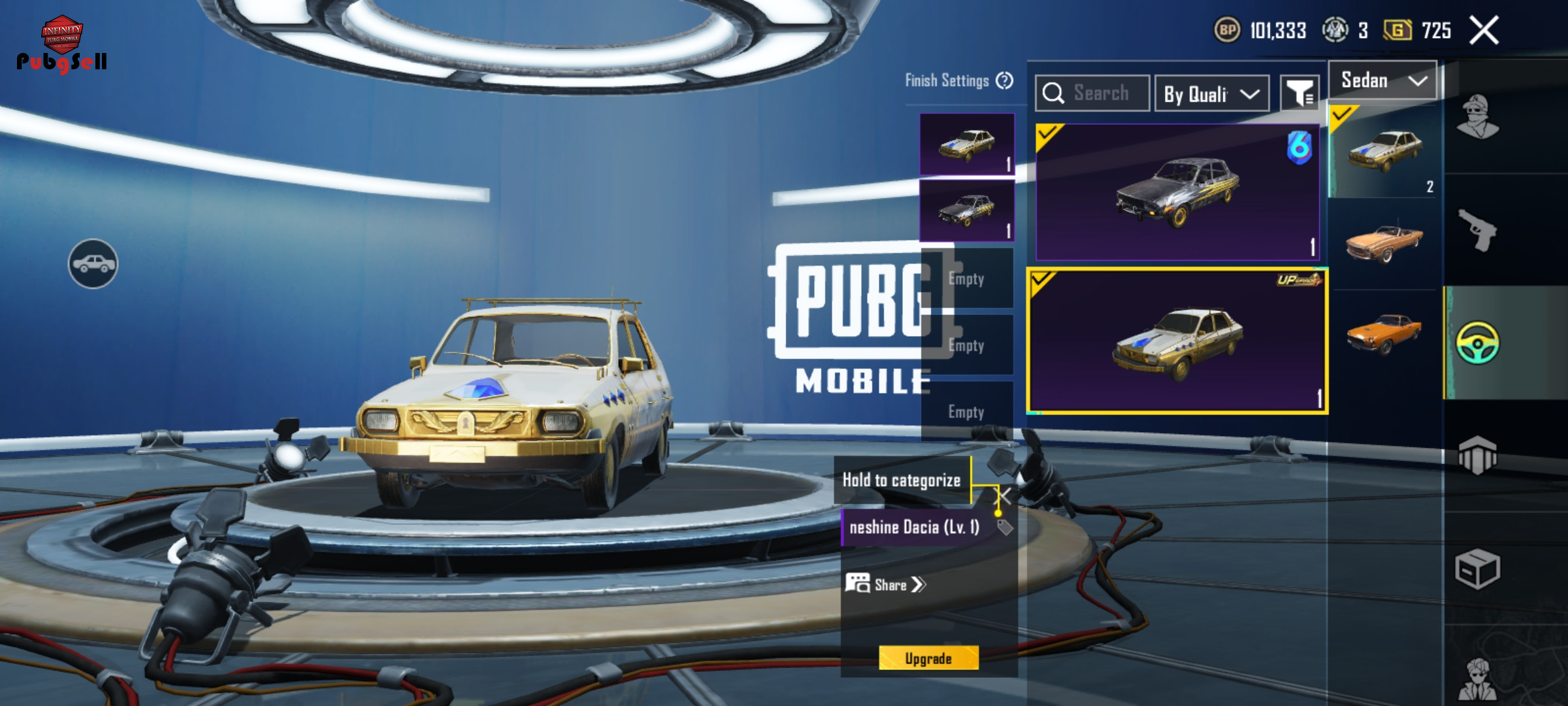1568x706 pixels.
Task: Open the filter funnel options
Action: point(1299,94)
